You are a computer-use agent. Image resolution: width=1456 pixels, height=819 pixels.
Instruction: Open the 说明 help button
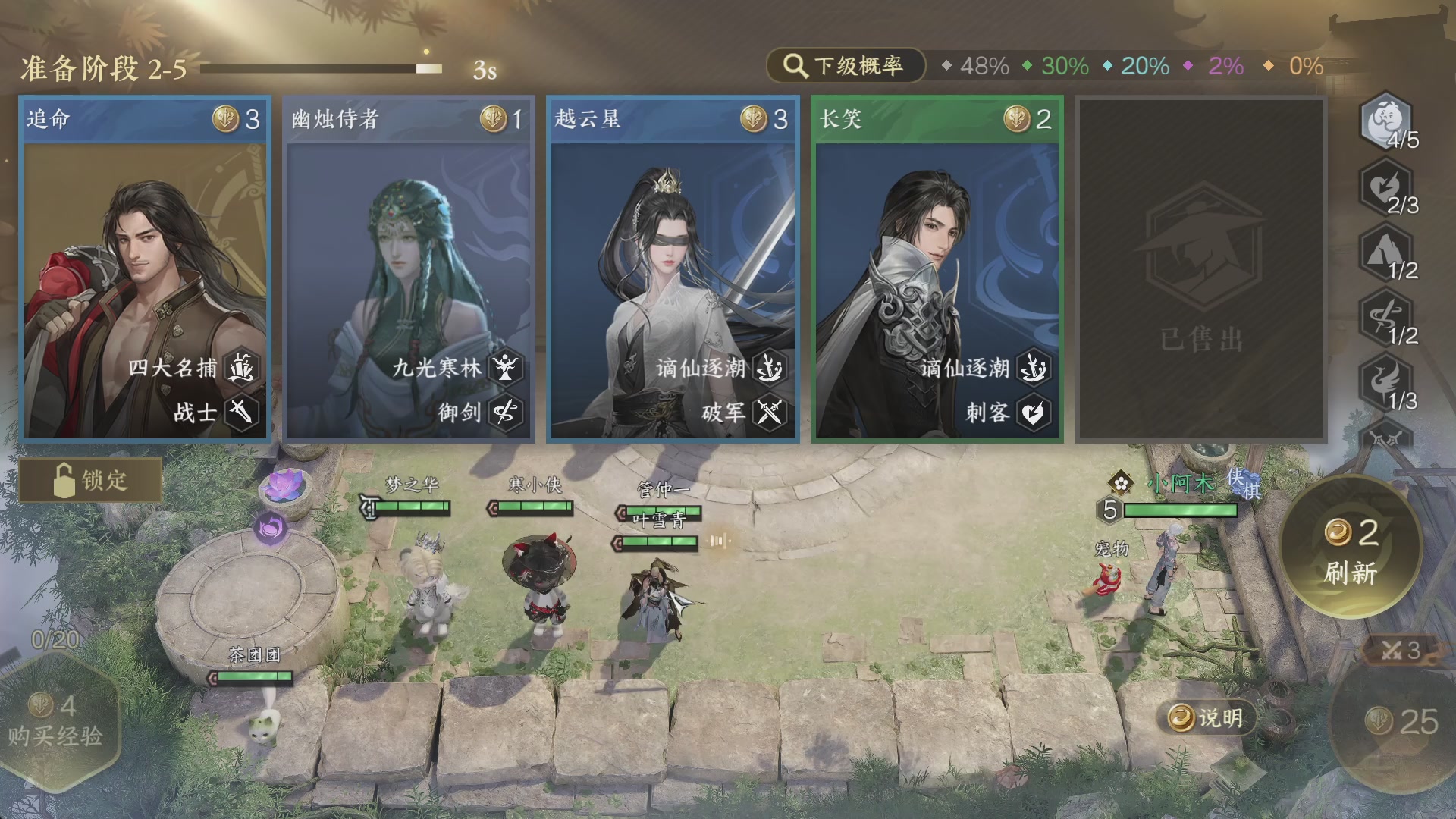pyautogui.click(x=1206, y=717)
